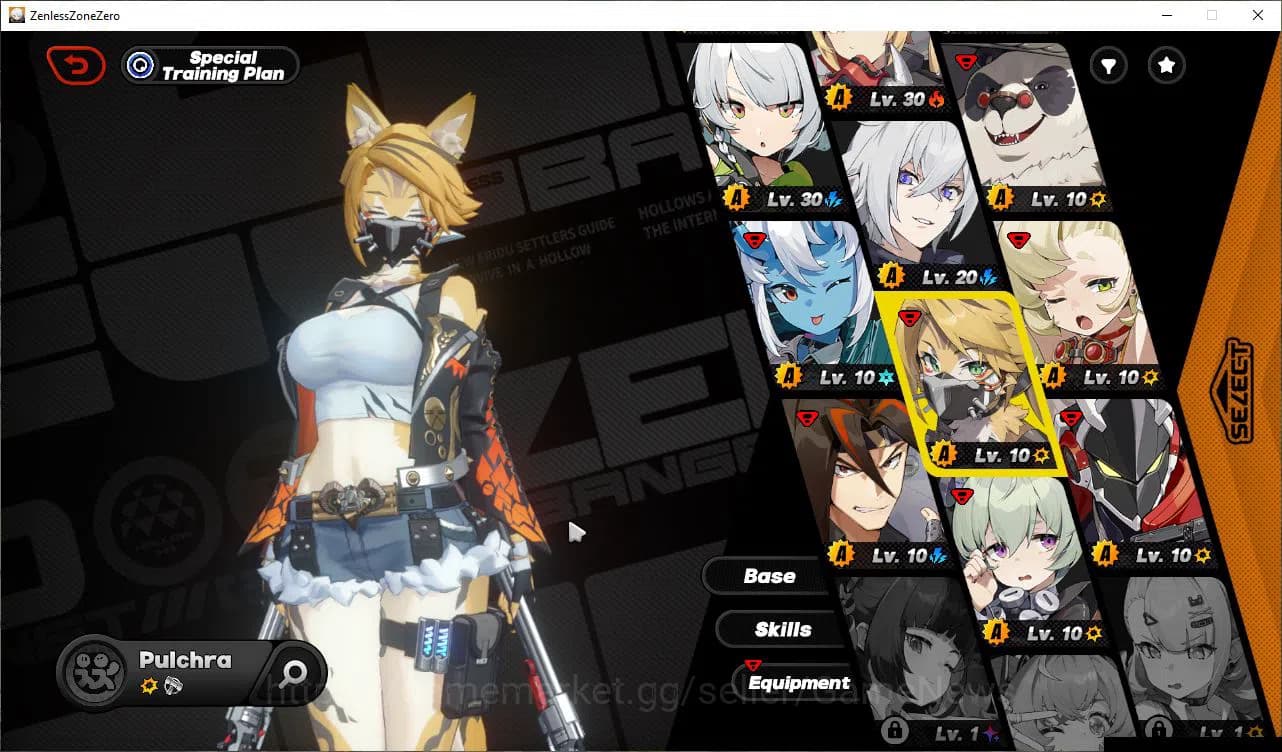Click the magnifier icon next to Pulchra's name
Screen dimensions: 1282x752
click(295, 673)
